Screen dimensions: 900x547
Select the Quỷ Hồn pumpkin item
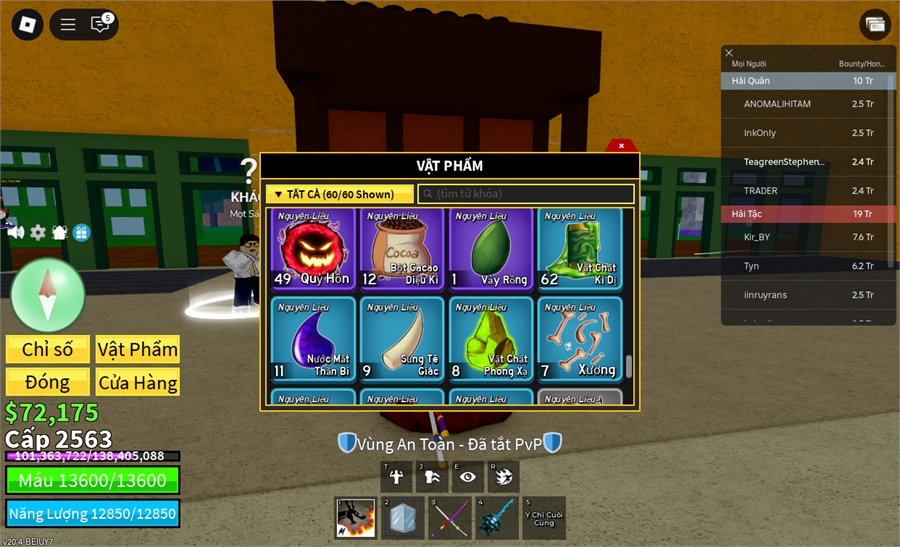tap(315, 248)
